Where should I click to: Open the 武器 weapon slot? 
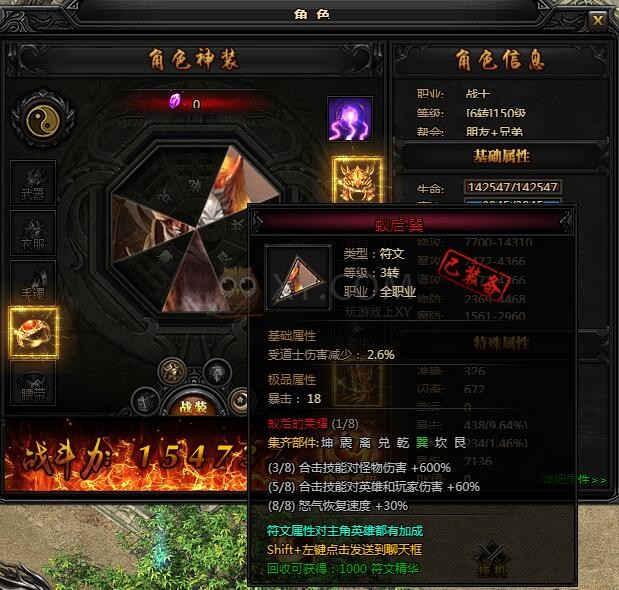point(34,183)
